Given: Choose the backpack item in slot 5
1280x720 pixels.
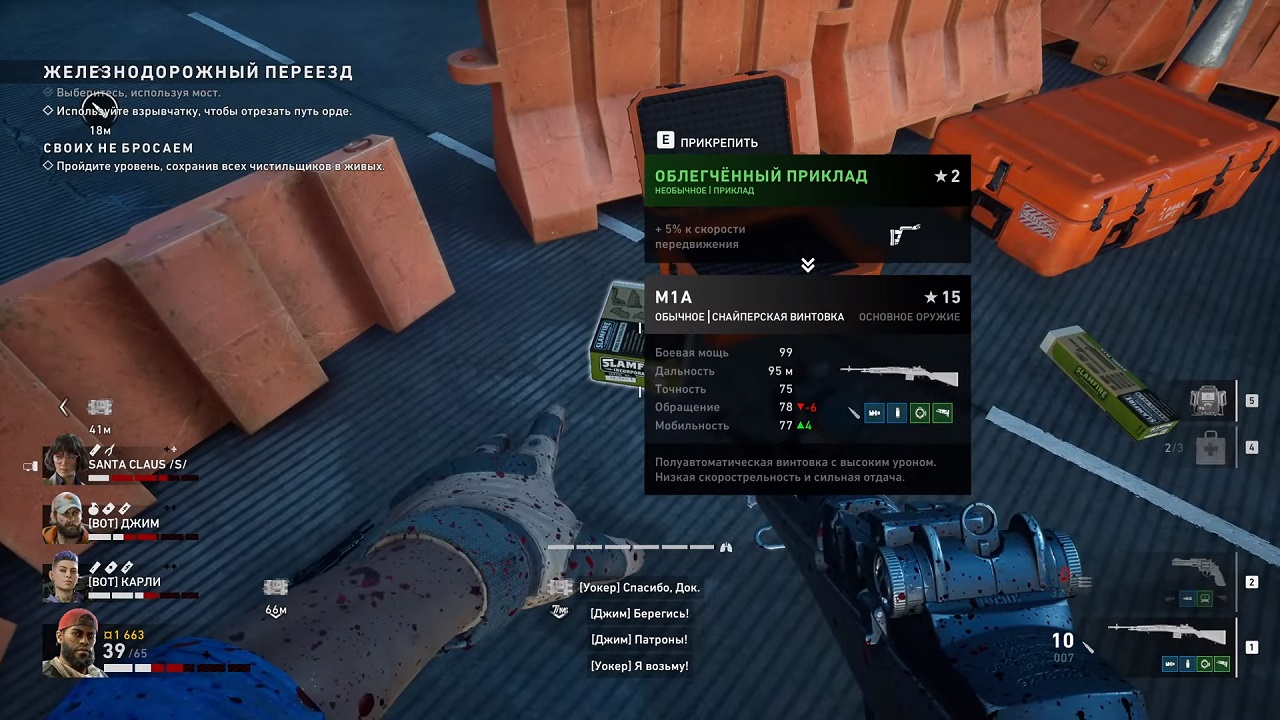Looking at the screenshot, I should click(x=1209, y=400).
